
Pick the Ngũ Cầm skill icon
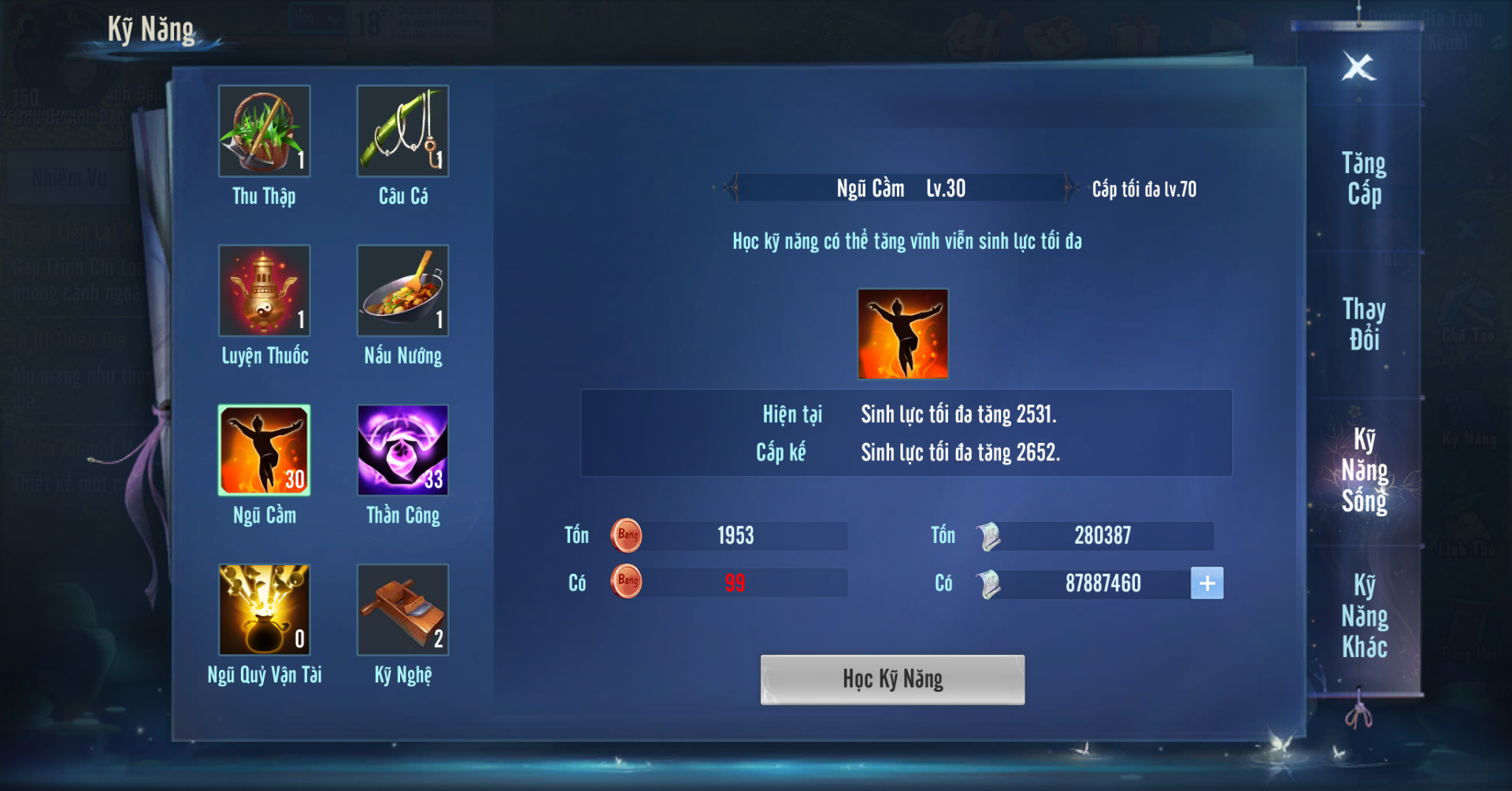click(265, 450)
